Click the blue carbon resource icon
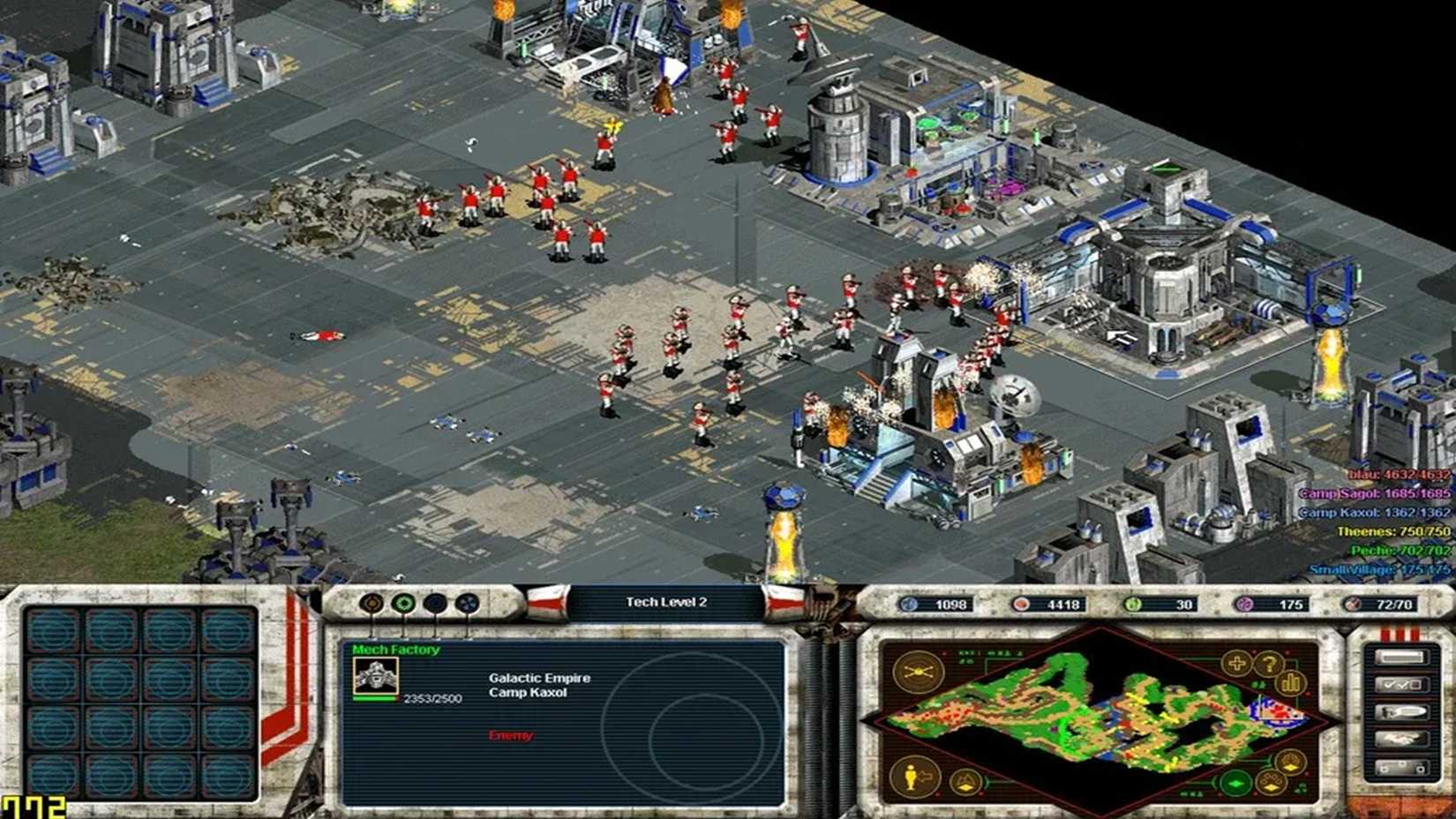This screenshot has width=1456, height=819. coord(909,605)
